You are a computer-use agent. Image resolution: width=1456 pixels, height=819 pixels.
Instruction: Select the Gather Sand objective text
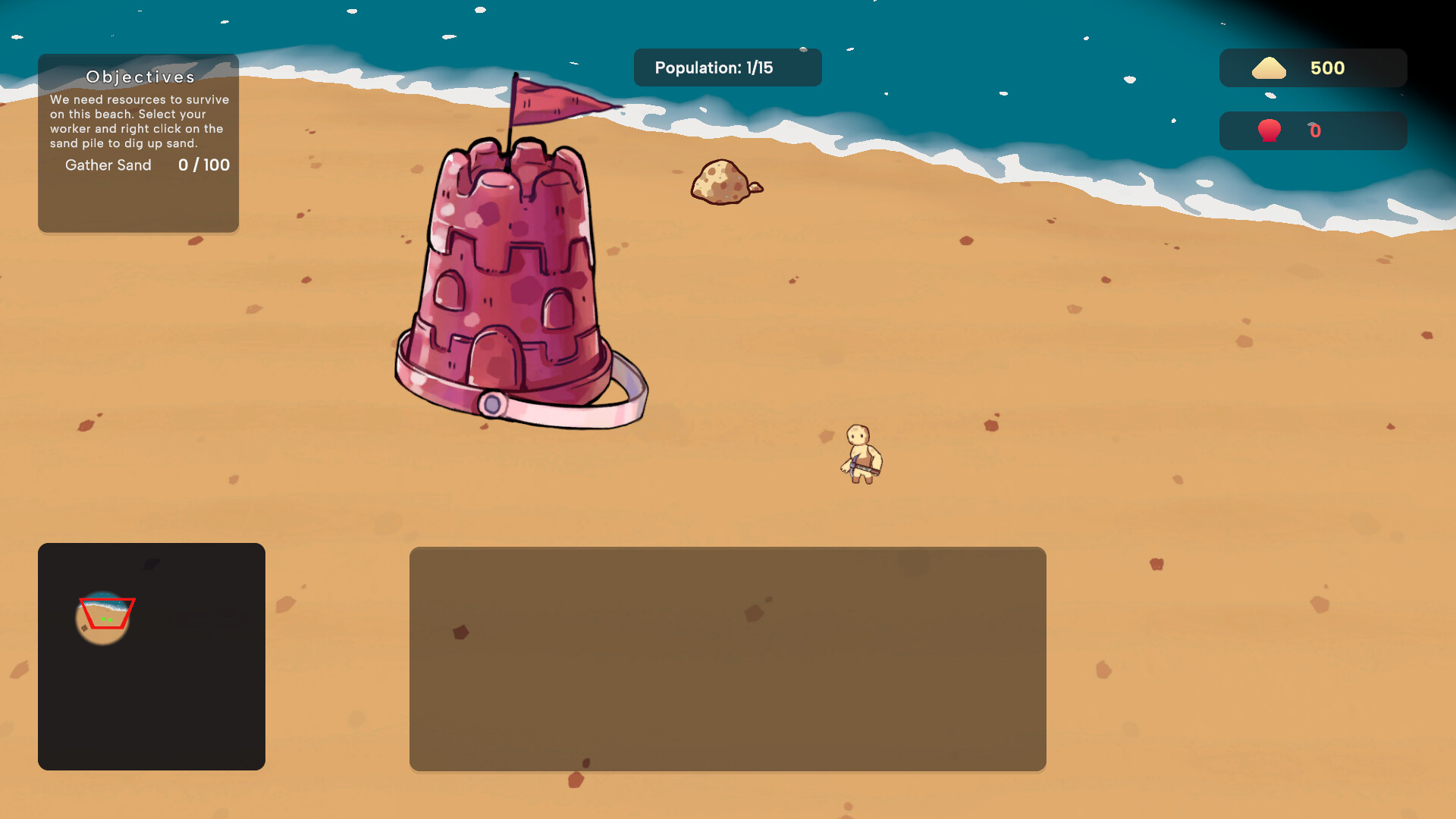[x=108, y=165]
